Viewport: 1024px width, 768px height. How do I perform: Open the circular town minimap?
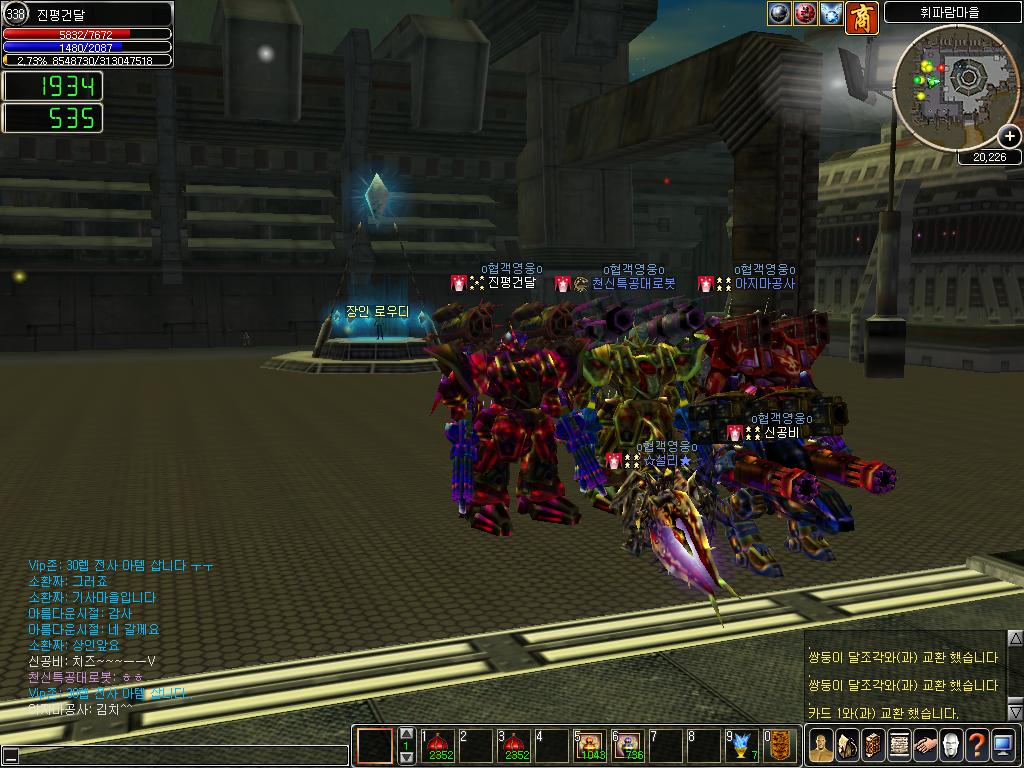[954, 86]
